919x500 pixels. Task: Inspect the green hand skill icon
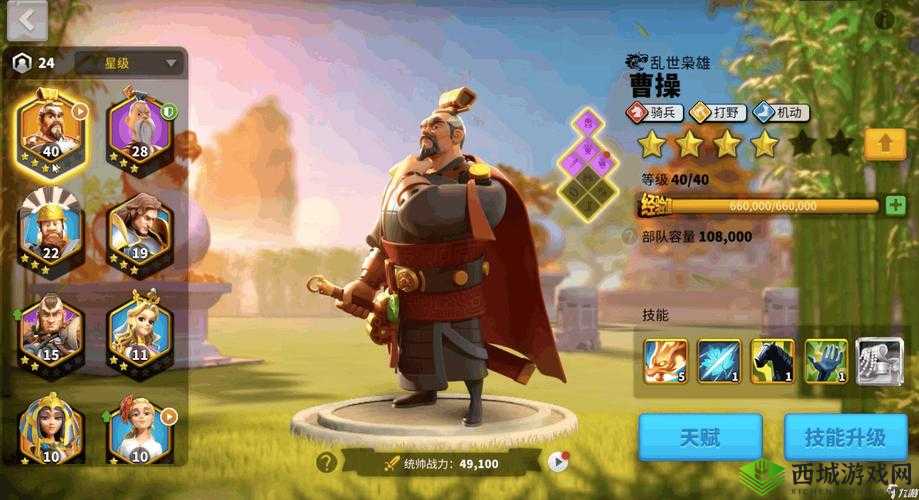[x=826, y=360]
